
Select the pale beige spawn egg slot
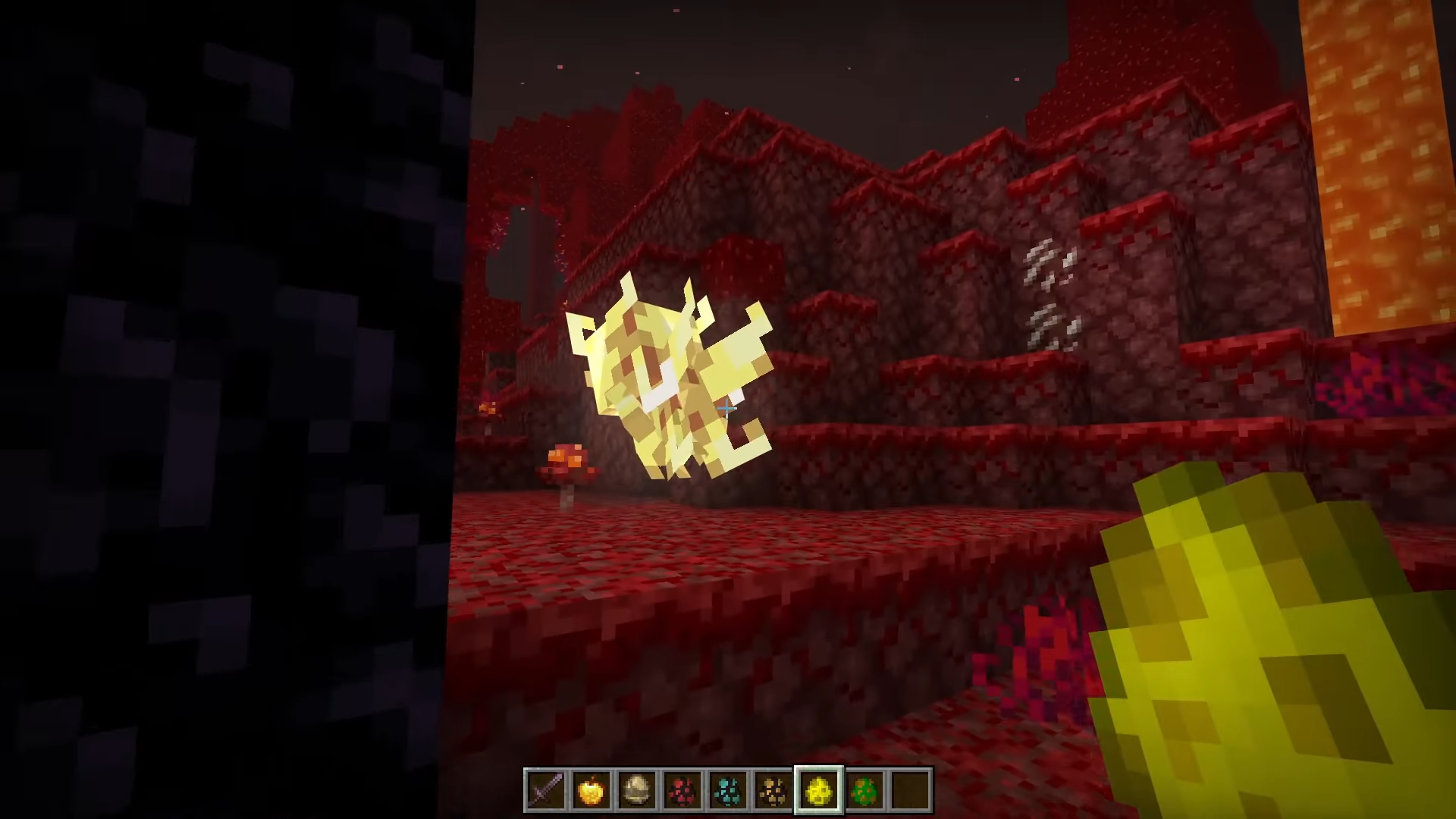click(x=636, y=790)
